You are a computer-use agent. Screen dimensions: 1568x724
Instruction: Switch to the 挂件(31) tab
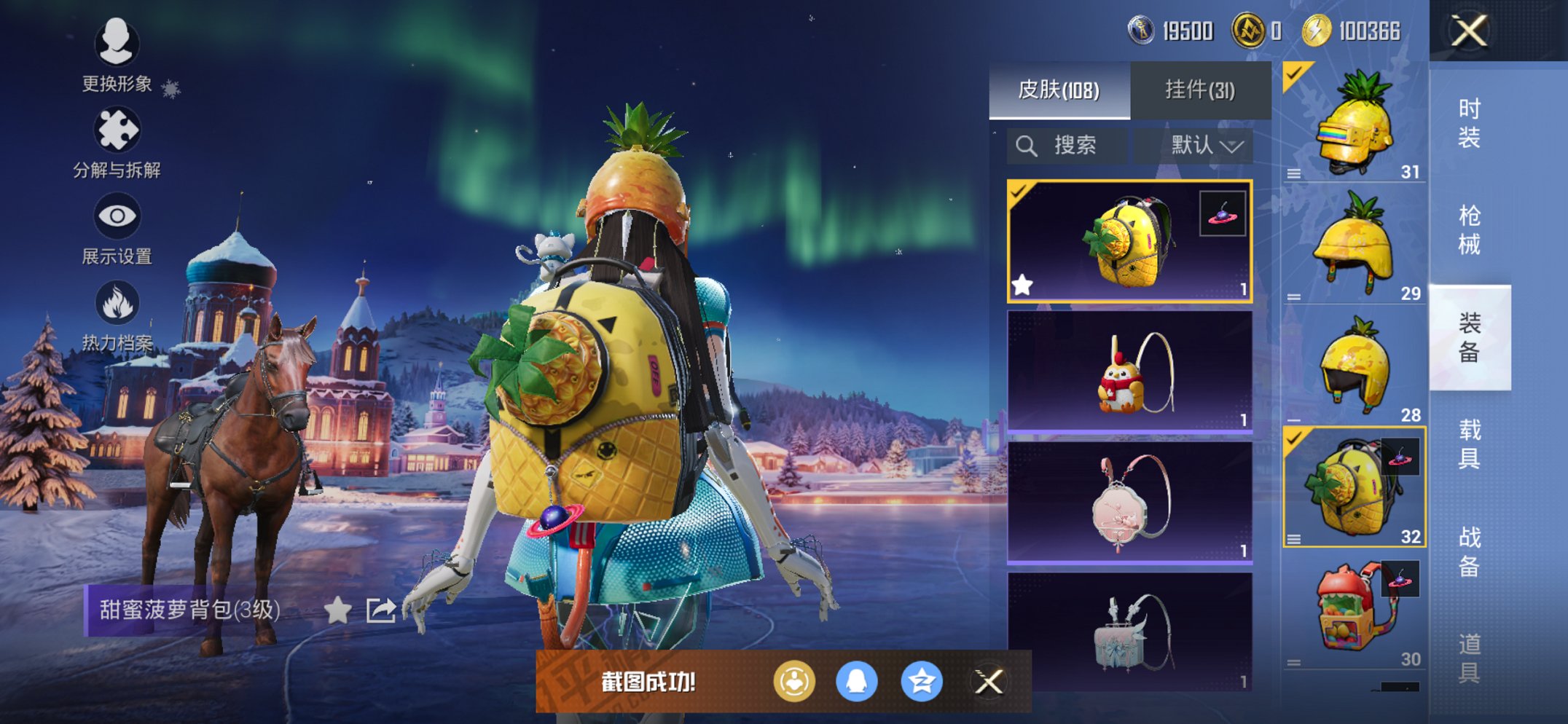click(x=1200, y=90)
